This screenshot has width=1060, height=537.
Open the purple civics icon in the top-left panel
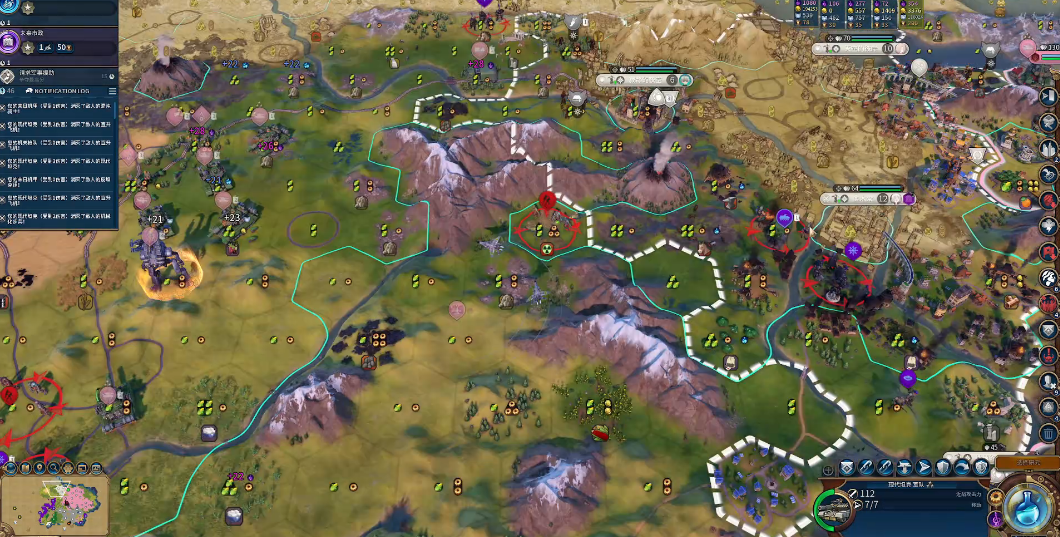tap(10, 43)
